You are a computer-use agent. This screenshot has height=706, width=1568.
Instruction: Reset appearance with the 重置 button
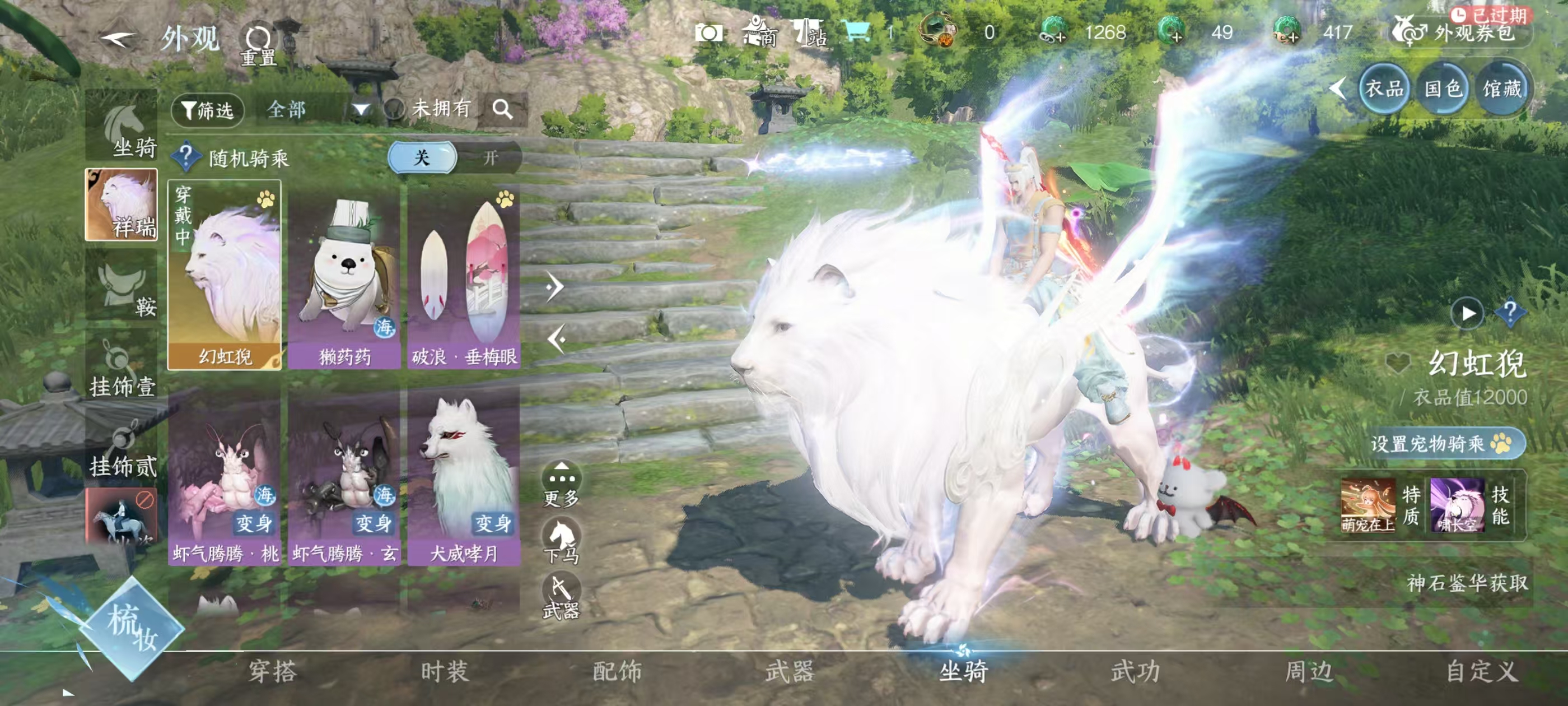point(258,44)
